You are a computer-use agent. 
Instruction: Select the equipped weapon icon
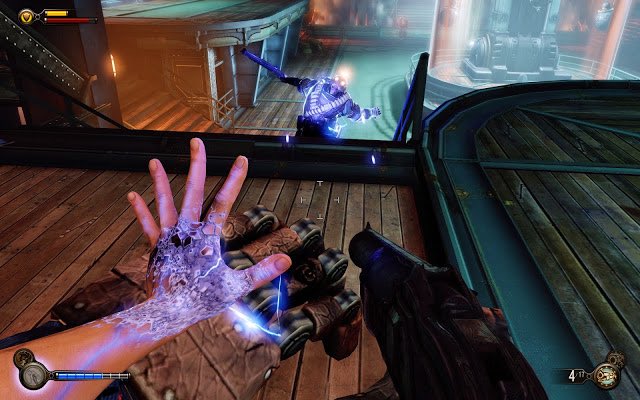[x=604, y=378]
